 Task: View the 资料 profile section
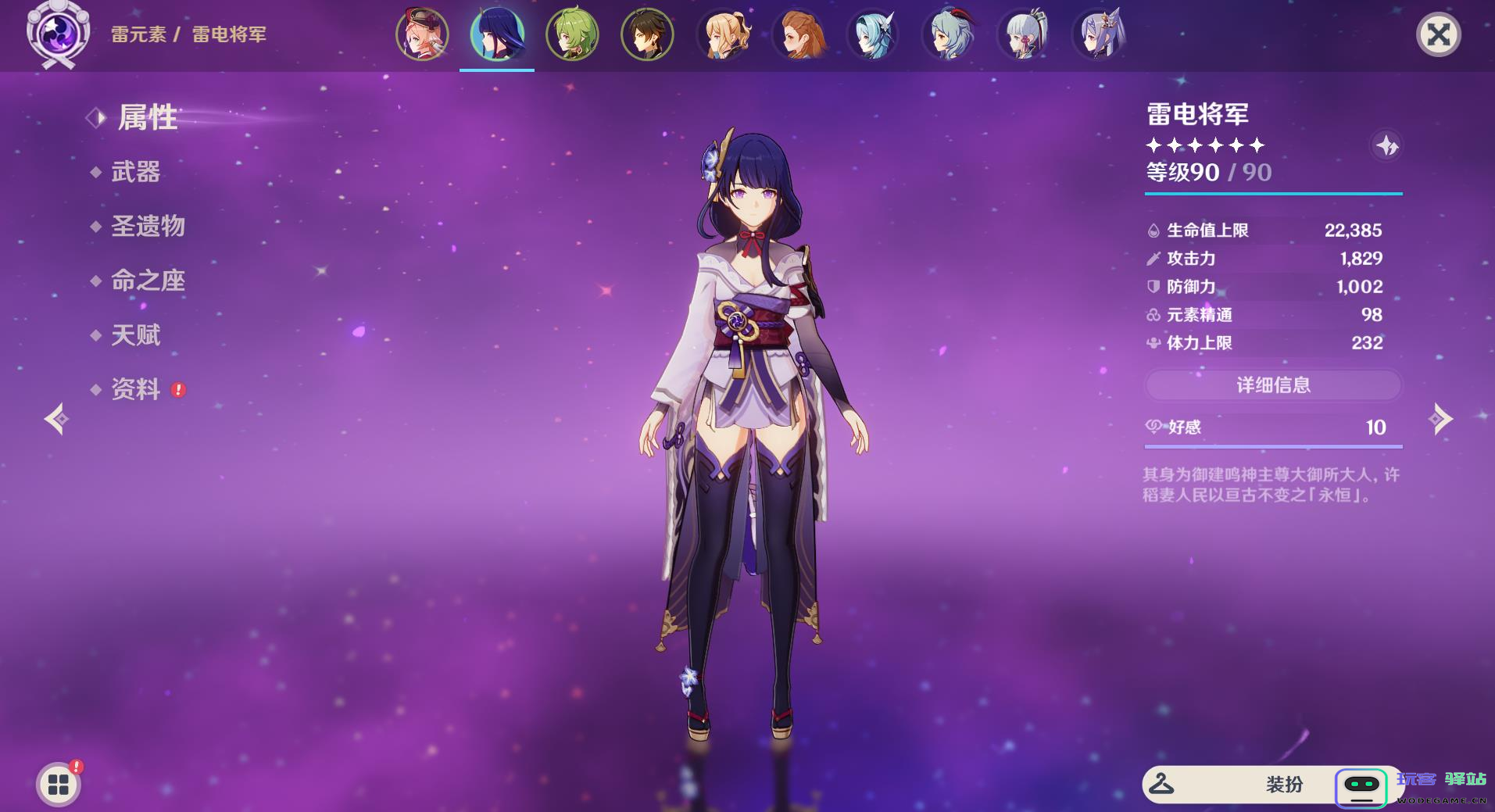[x=135, y=389]
